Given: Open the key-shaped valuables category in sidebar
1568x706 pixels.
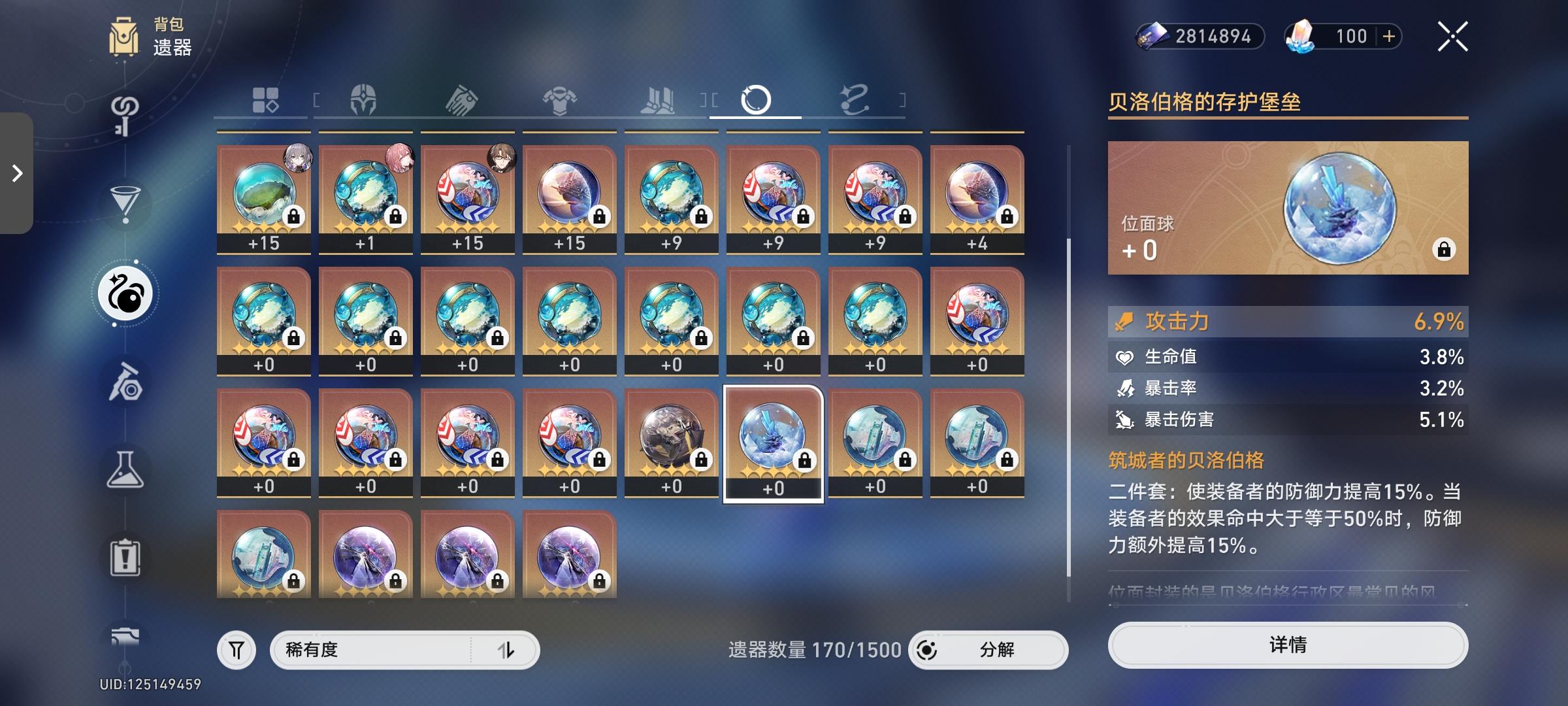Looking at the screenshot, I should (x=126, y=116).
